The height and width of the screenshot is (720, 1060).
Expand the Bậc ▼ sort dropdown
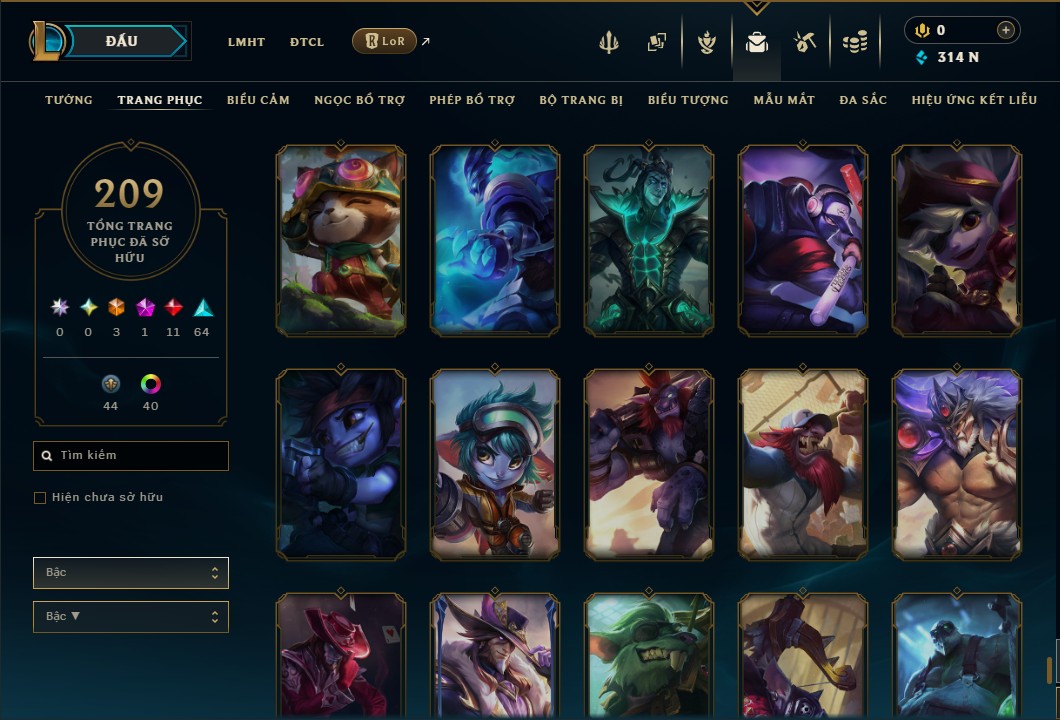pyautogui.click(x=131, y=617)
